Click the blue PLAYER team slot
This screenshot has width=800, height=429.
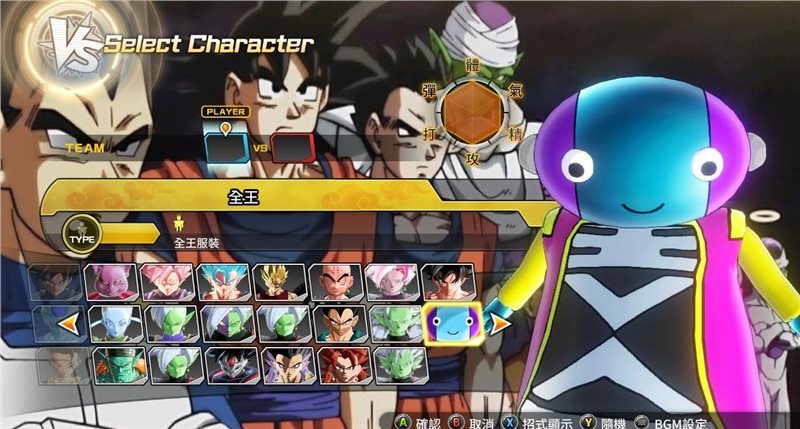pyautogui.click(x=226, y=147)
